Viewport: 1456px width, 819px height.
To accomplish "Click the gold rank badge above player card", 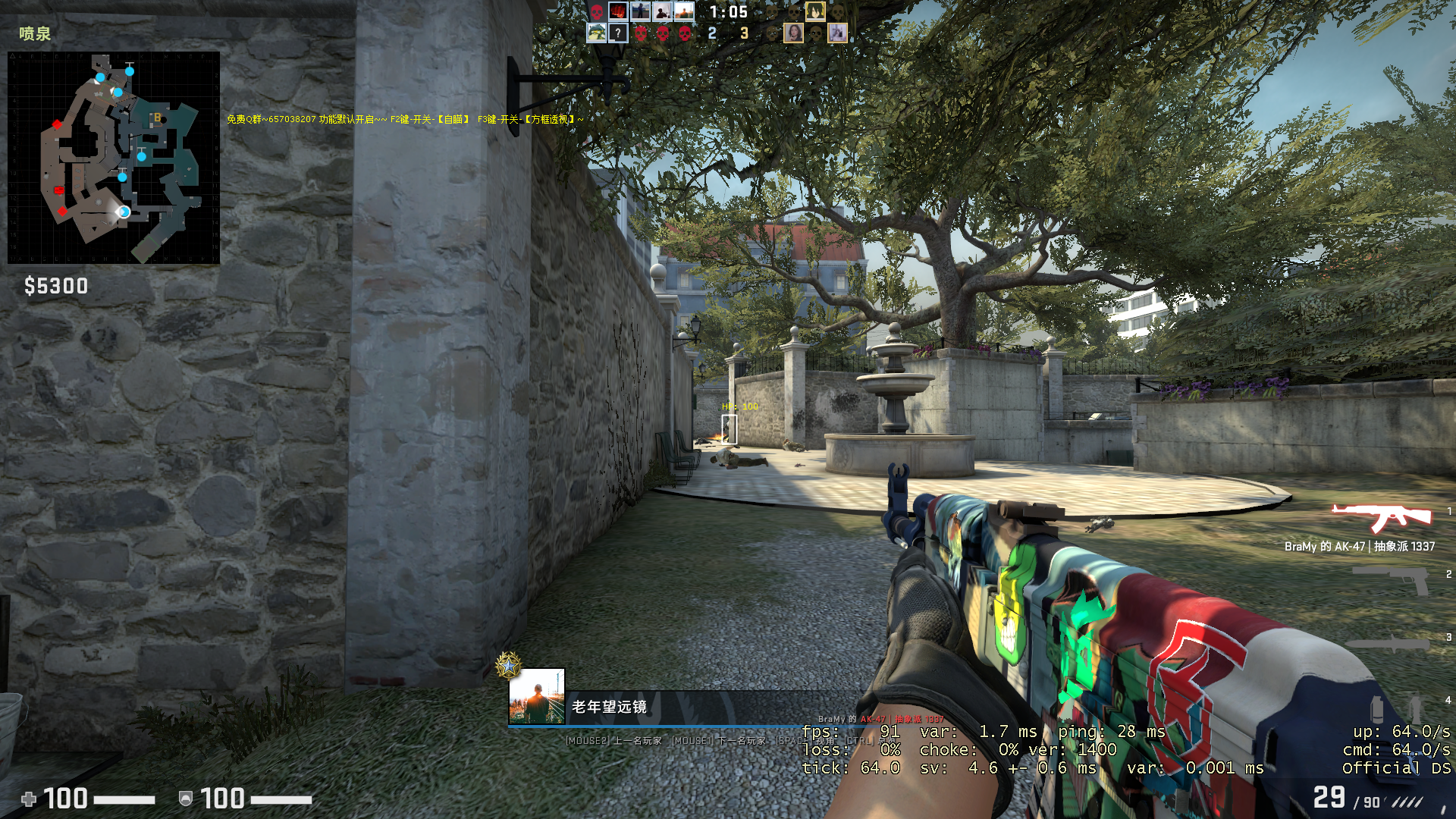I will coord(508,666).
